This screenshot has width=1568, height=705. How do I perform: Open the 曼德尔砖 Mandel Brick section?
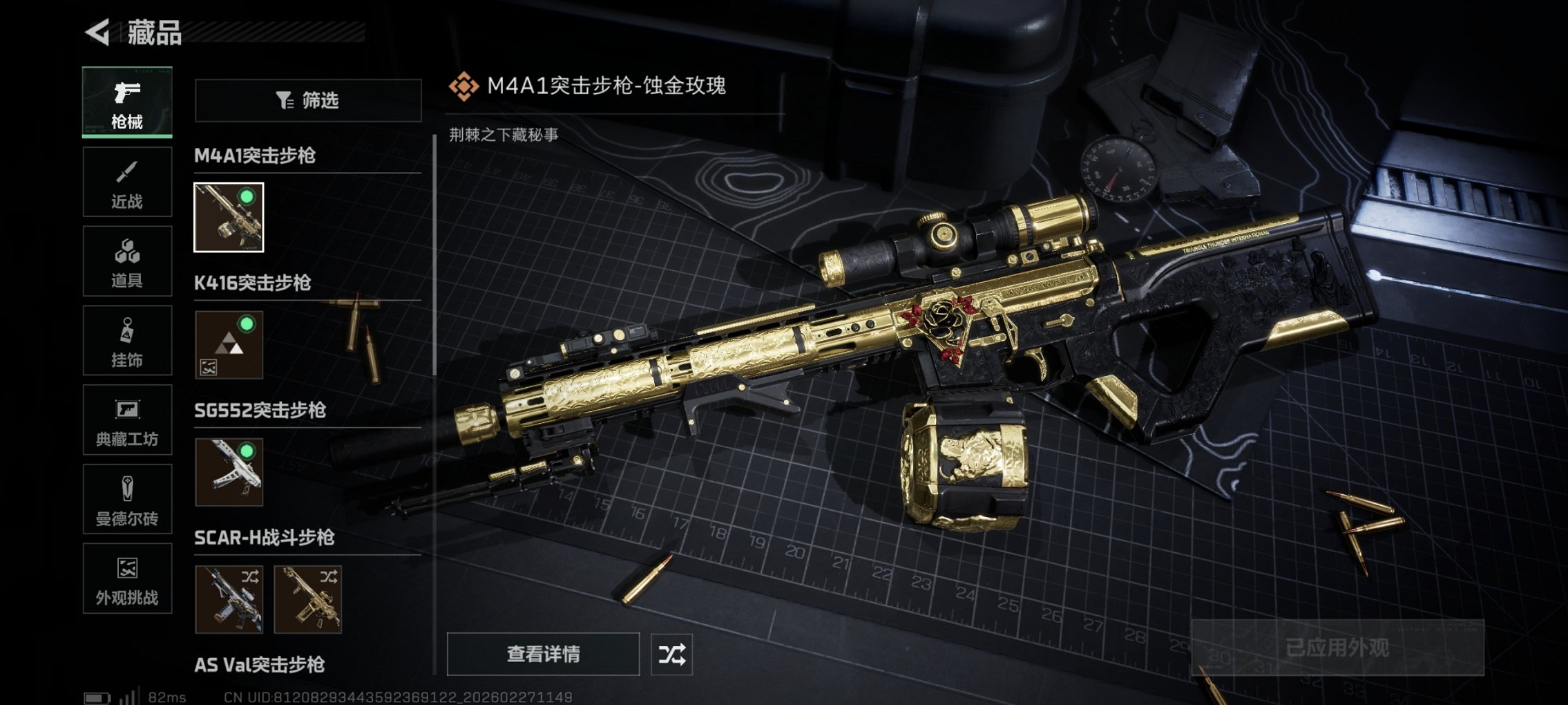(126, 499)
